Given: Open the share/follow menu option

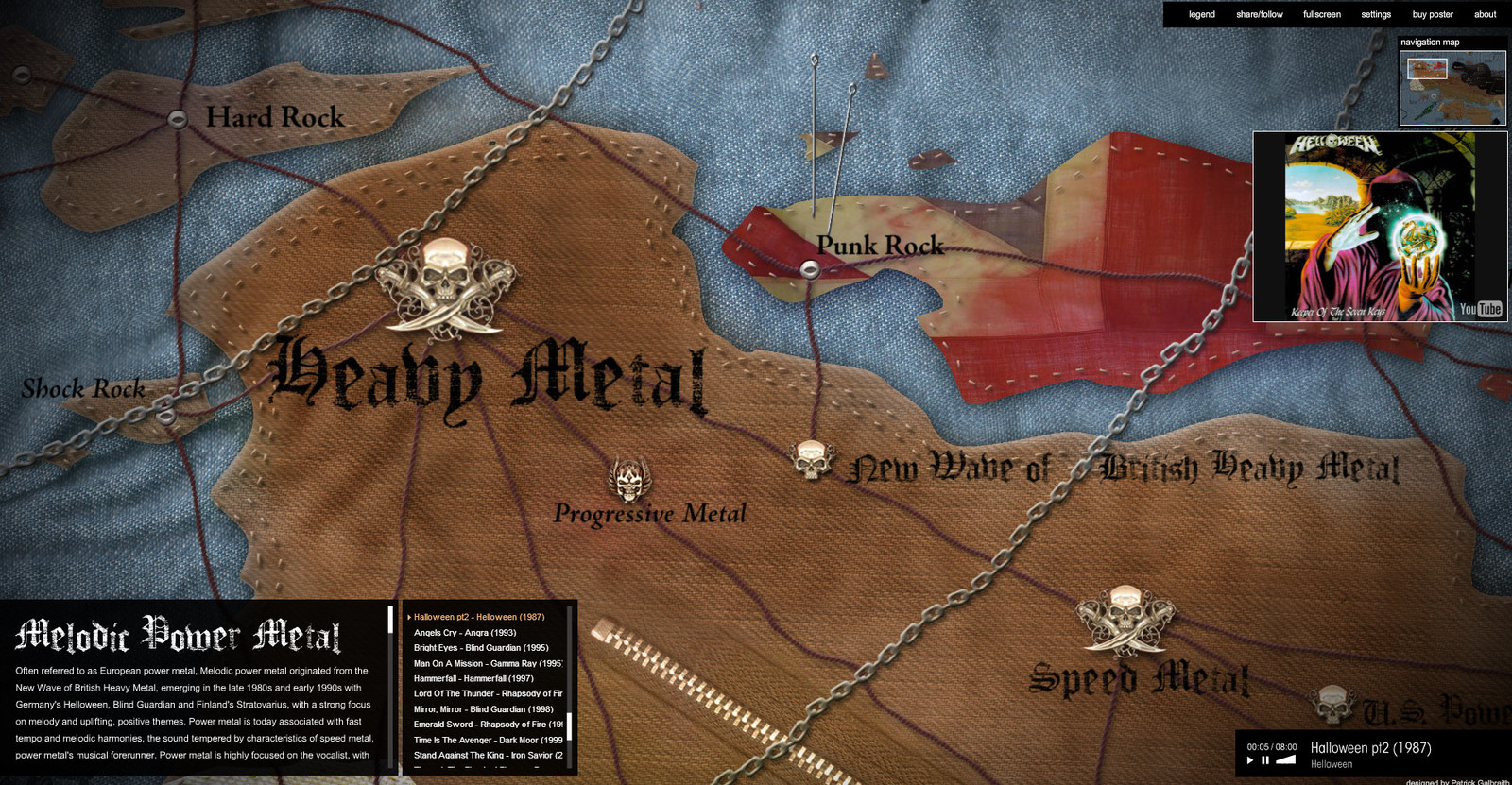Looking at the screenshot, I should (1259, 14).
